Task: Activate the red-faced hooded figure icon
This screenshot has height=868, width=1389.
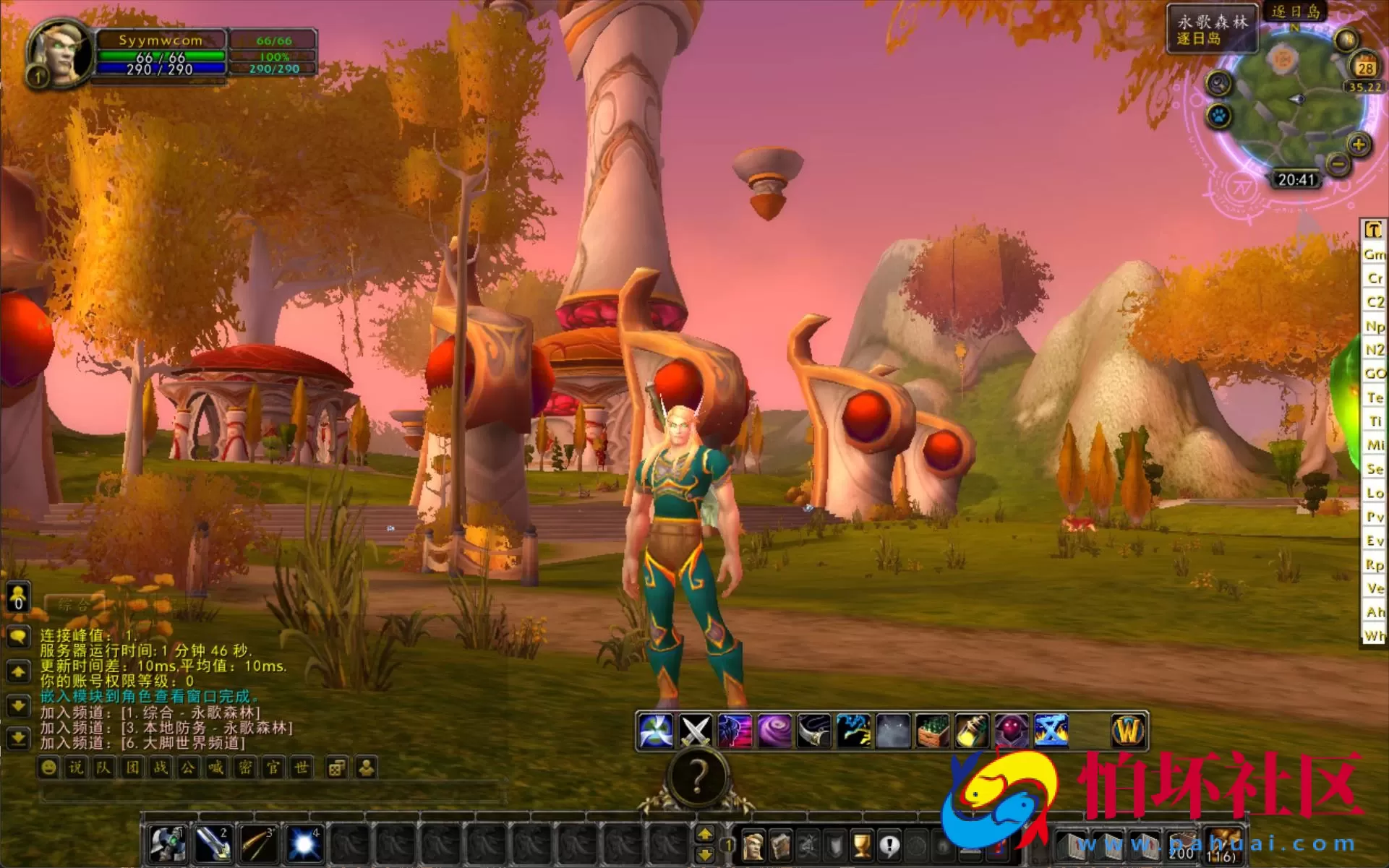Action: 1011,731
